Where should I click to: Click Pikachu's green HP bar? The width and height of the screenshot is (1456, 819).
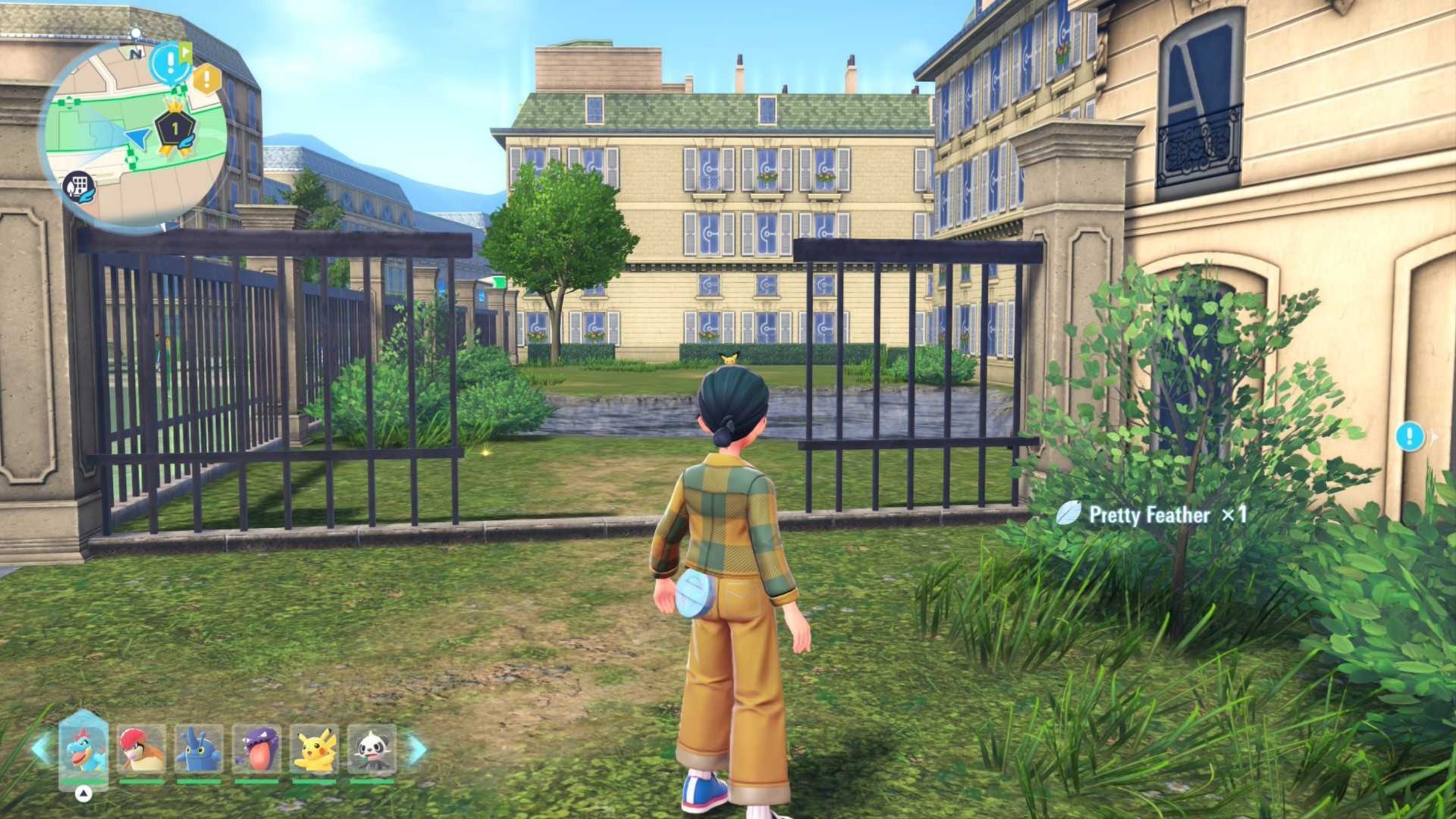click(x=313, y=781)
